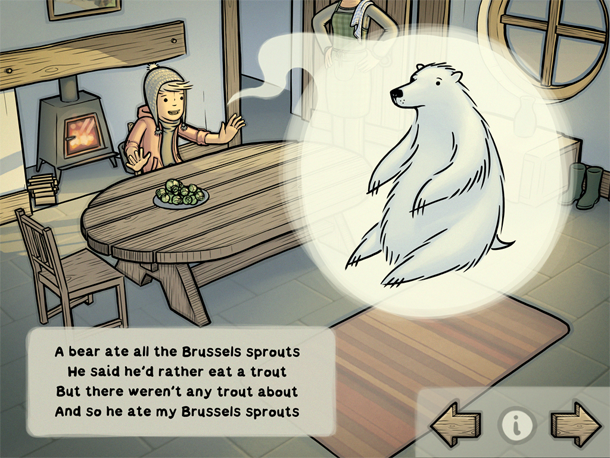Open the info button

pos(516,426)
